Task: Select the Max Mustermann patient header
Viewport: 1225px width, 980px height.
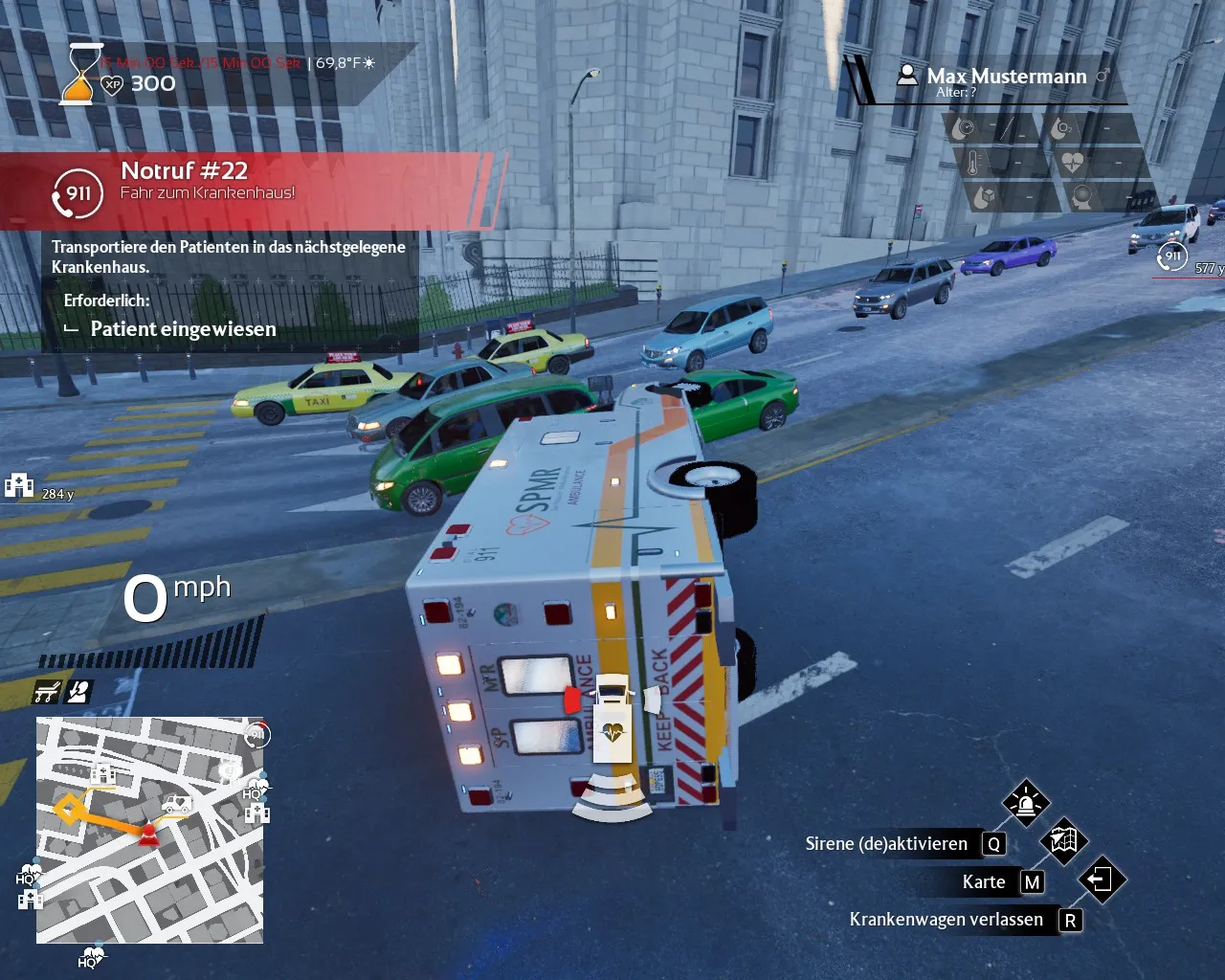Action: coord(1006,77)
